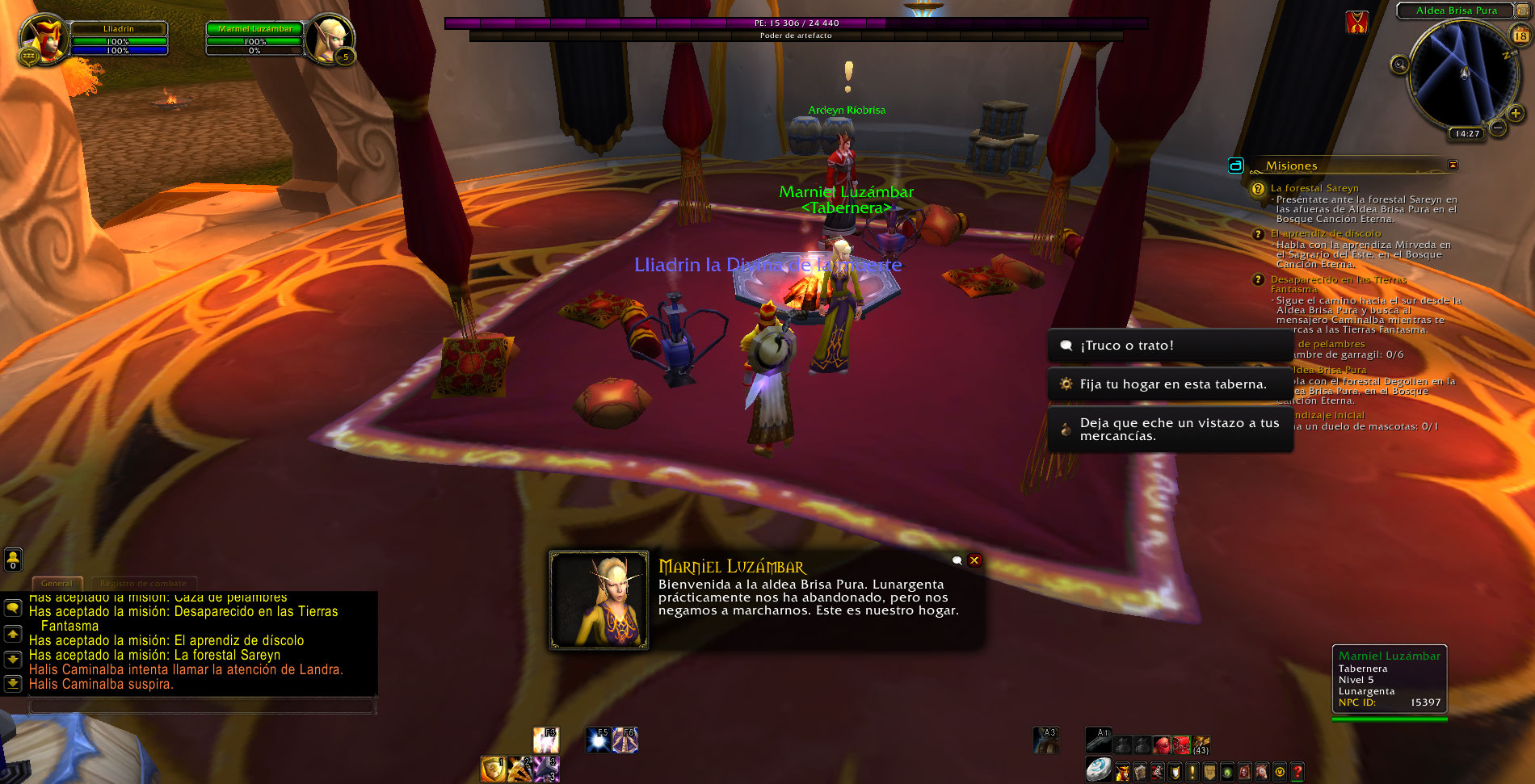Click the Lliadrin player portrait
Screen dimensions: 1535x784
[x=44, y=37]
